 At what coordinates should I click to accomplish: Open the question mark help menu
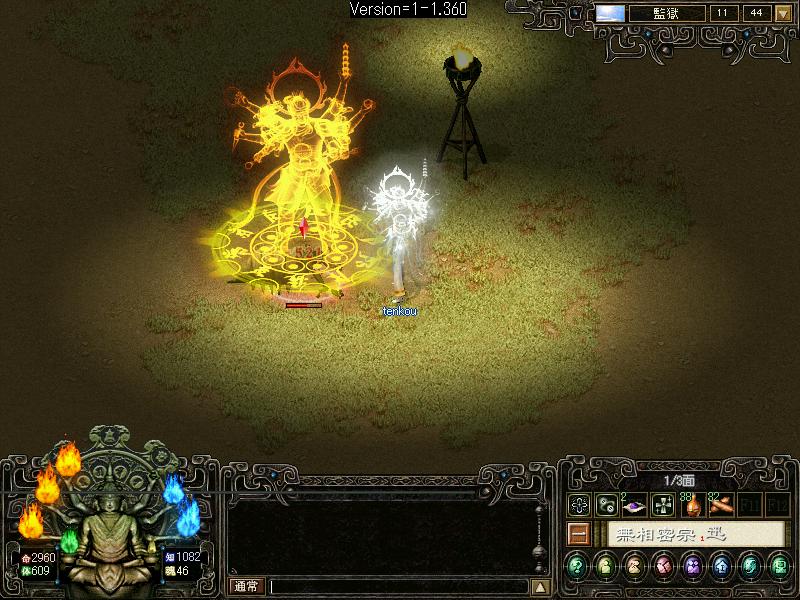577,566
